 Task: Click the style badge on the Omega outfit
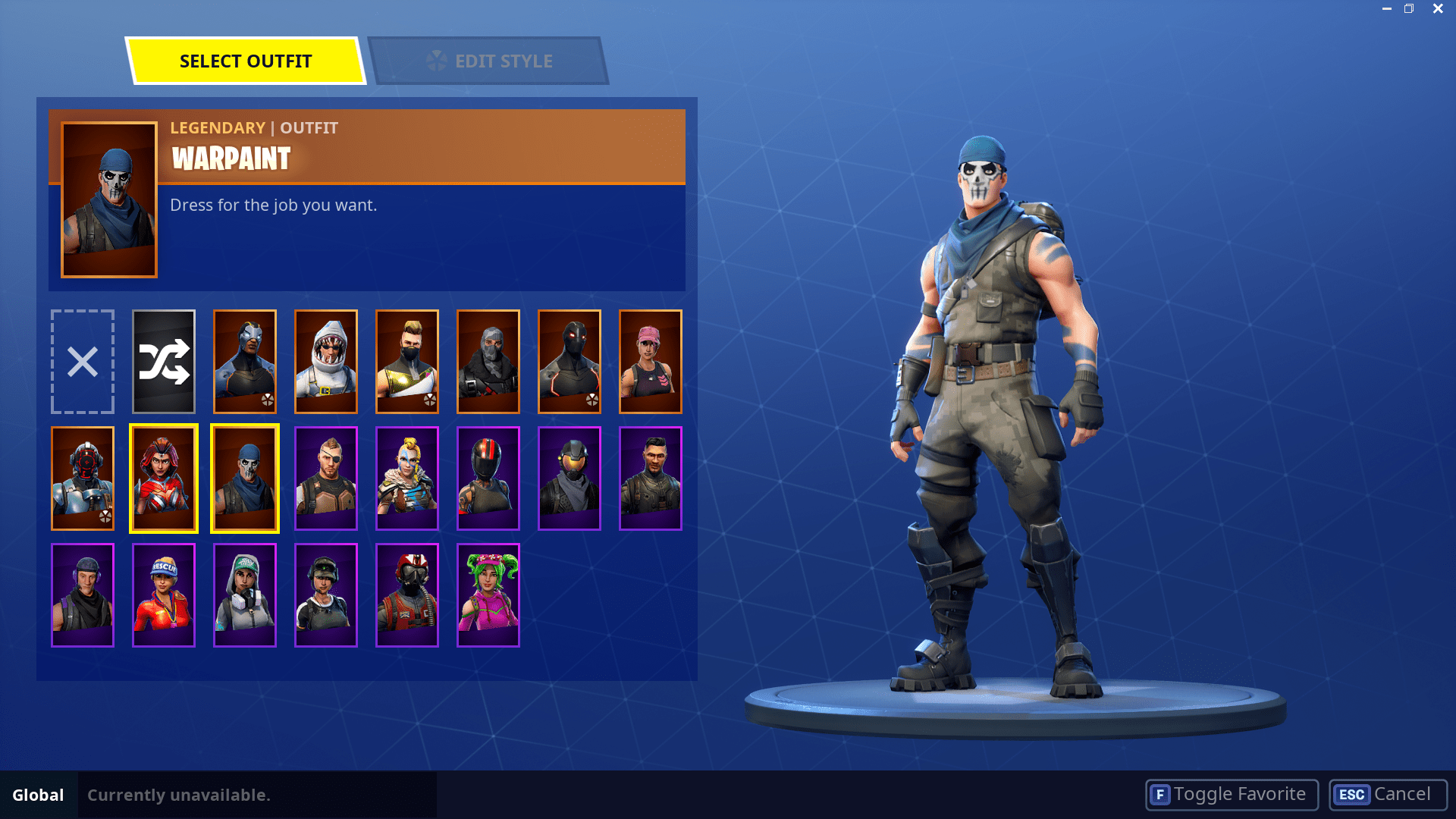(x=591, y=400)
